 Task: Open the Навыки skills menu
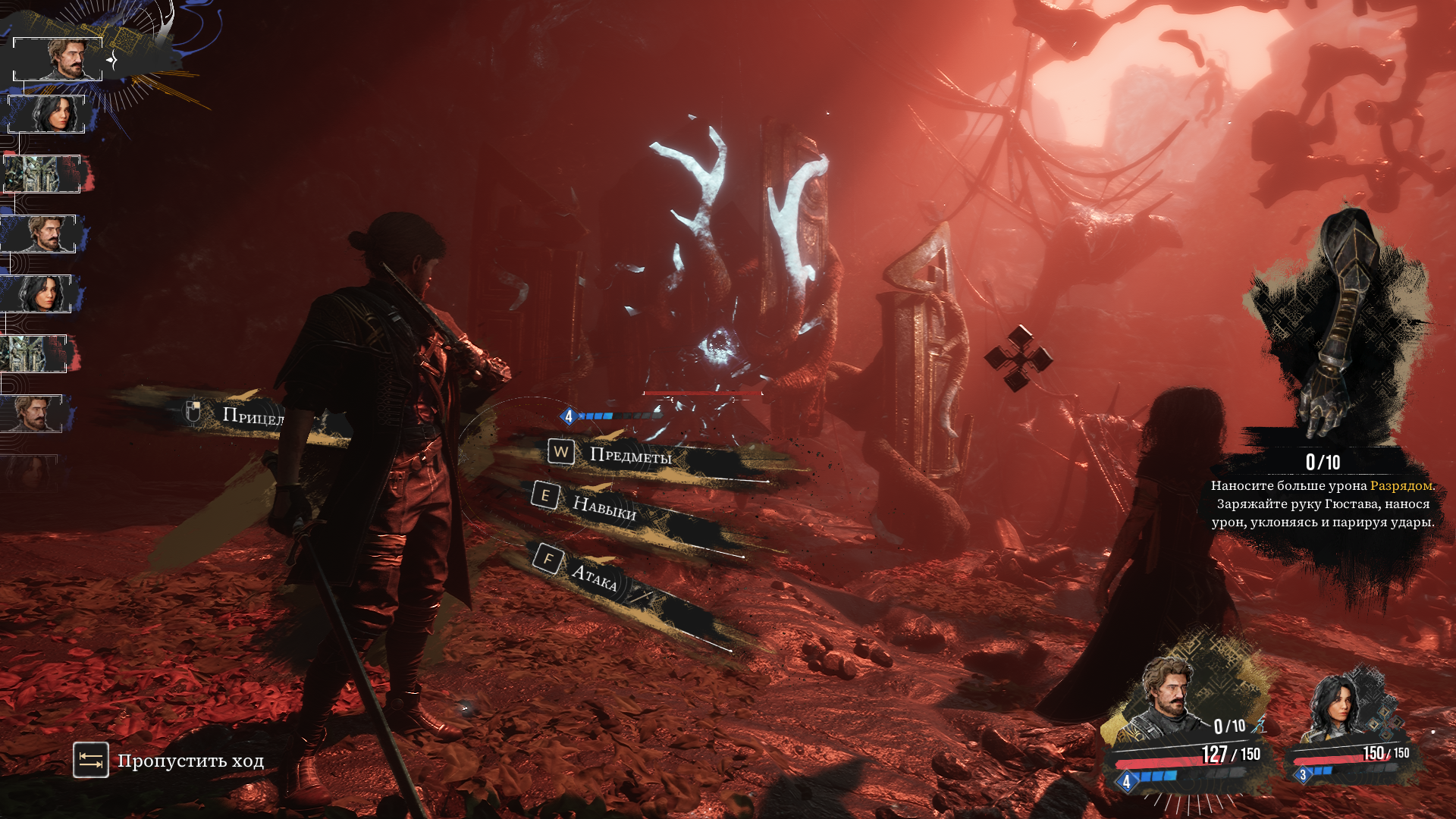point(603,507)
